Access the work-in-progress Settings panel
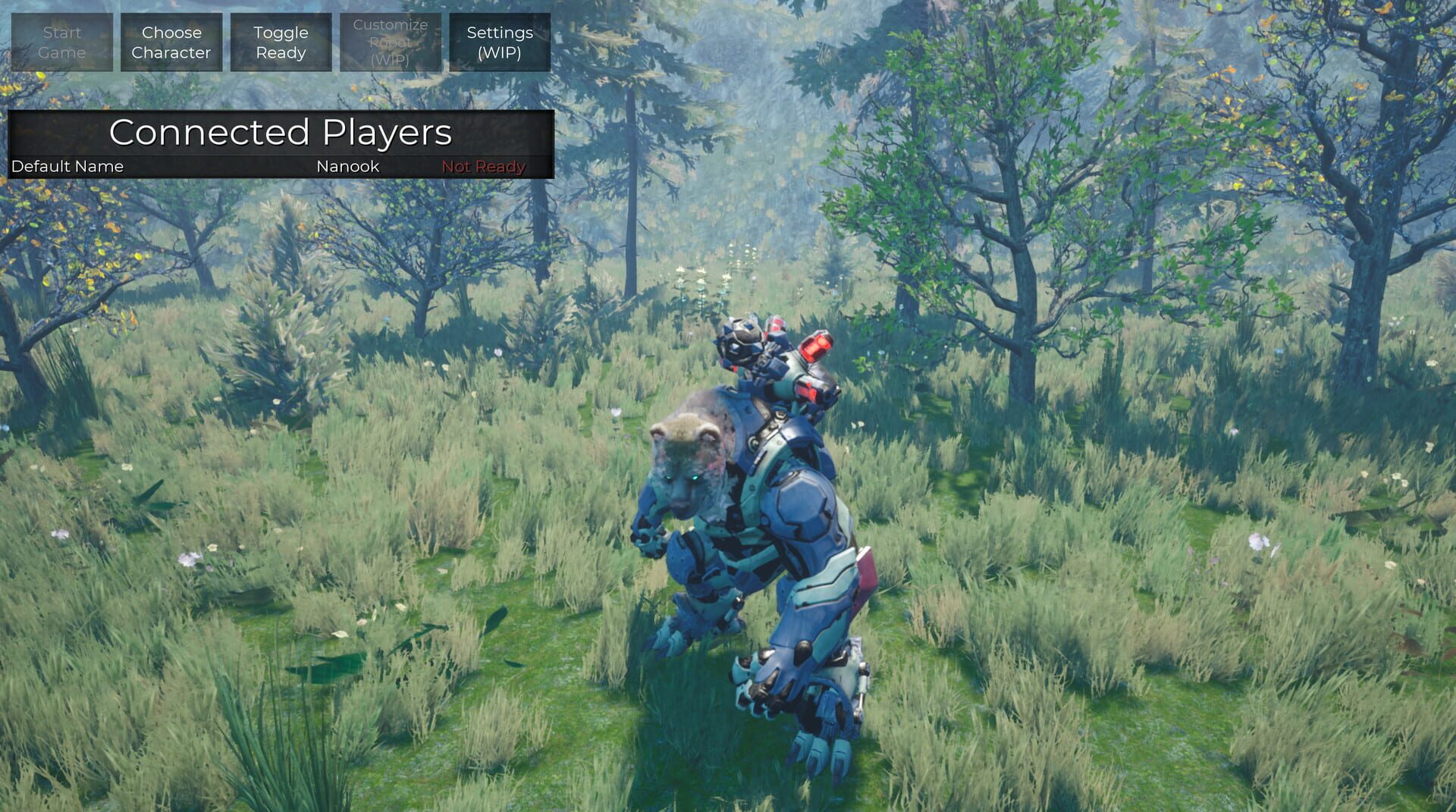This screenshot has width=1456, height=812. click(498, 42)
